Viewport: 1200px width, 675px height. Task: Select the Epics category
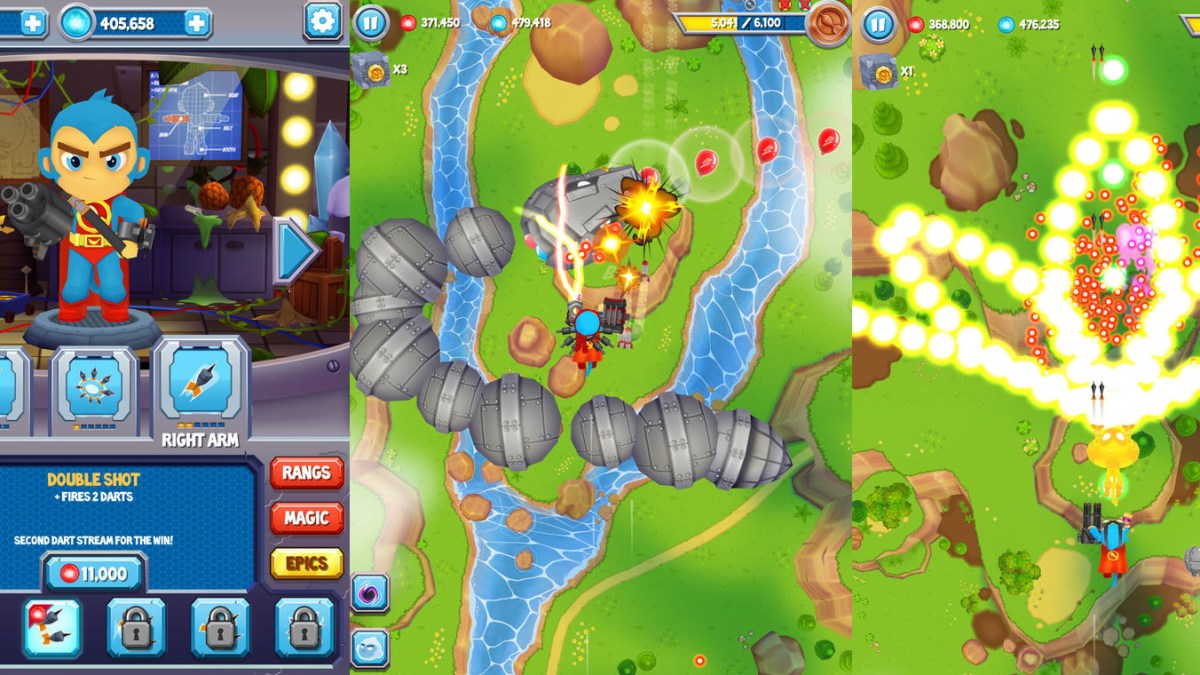pos(306,563)
